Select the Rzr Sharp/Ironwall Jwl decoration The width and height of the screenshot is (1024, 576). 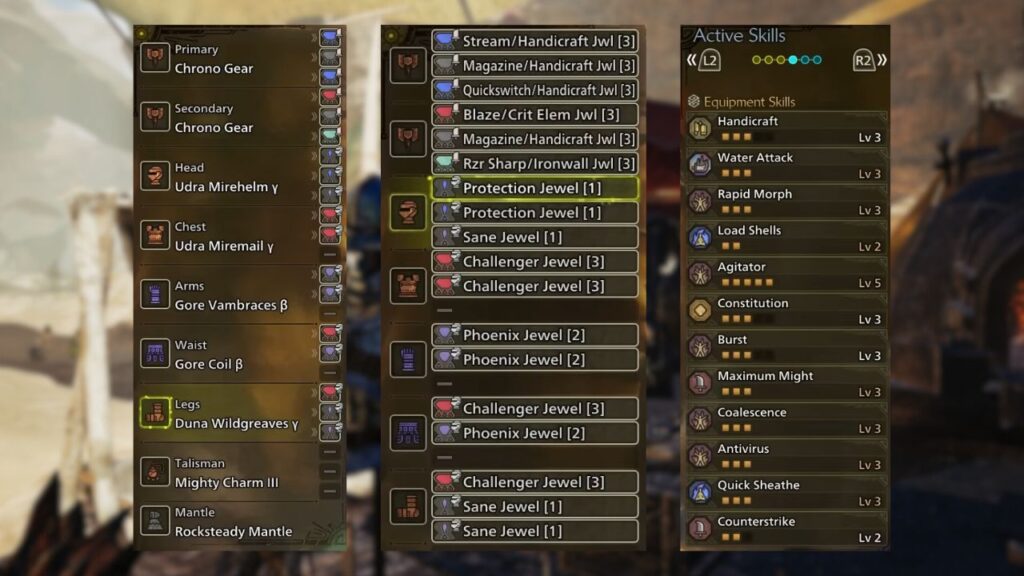[x=535, y=163]
